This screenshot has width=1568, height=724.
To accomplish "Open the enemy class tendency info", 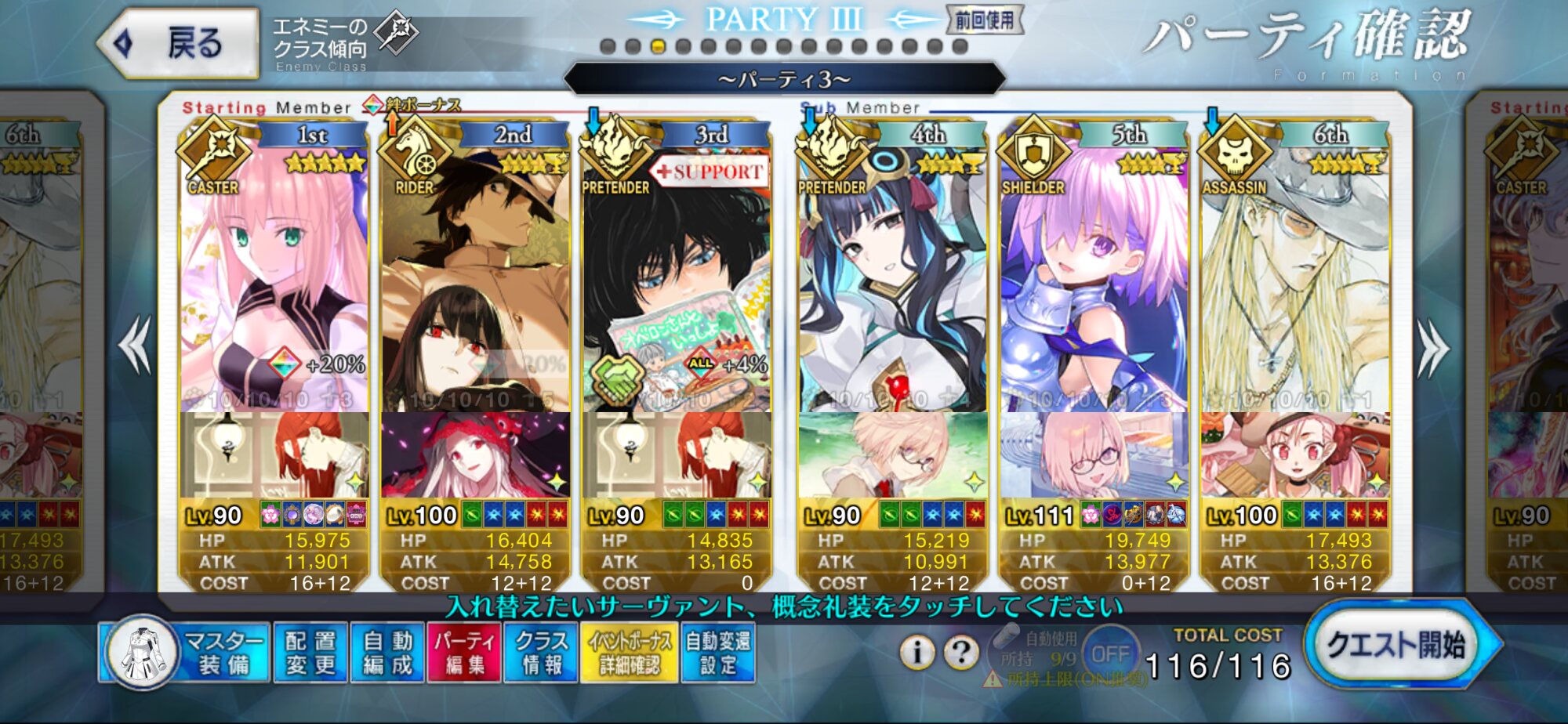I will click(343, 43).
